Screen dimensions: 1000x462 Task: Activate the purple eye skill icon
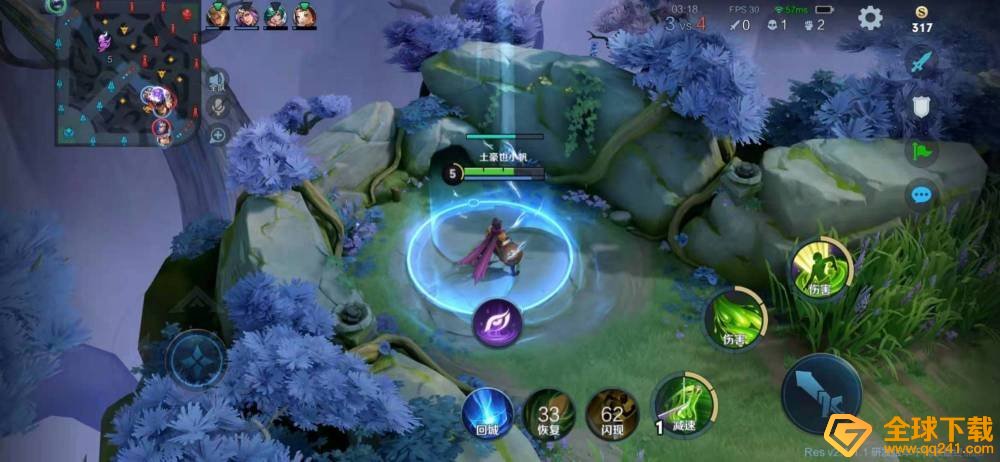click(497, 322)
